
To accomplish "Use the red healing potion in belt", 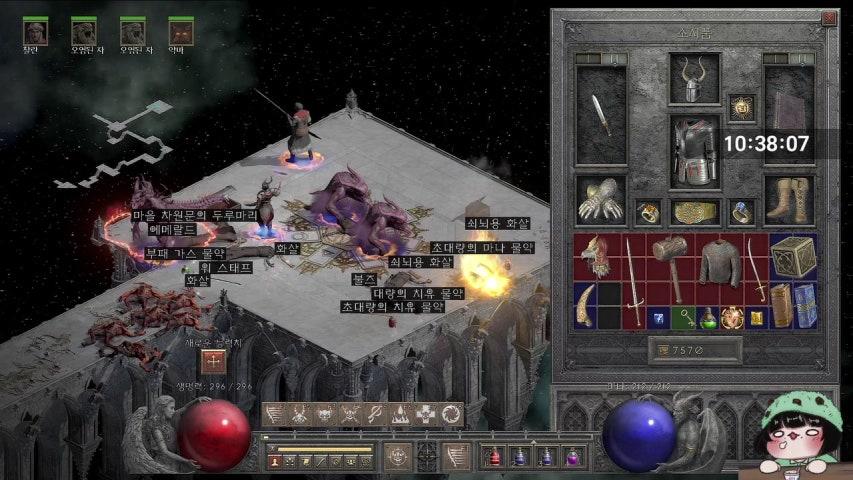I will 493,457.
